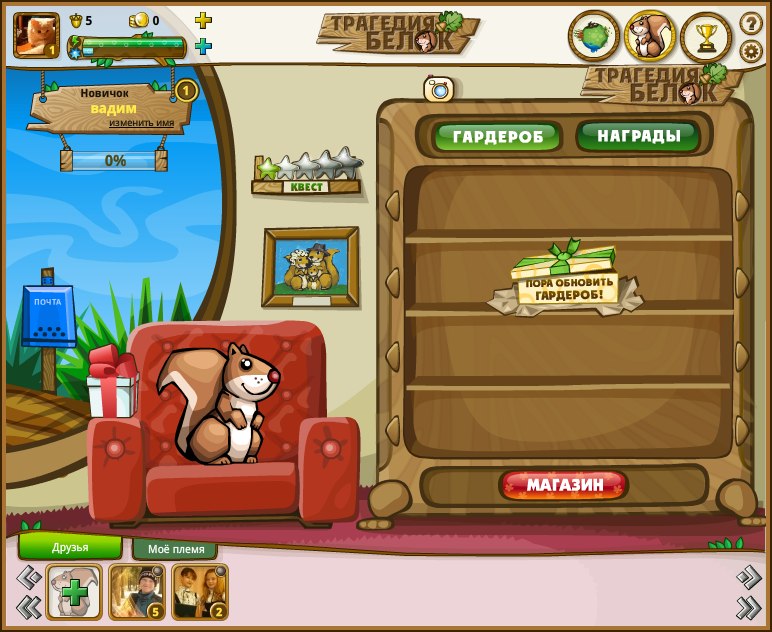
Task: Invite a friend with green plus slot
Action: [73, 592]
